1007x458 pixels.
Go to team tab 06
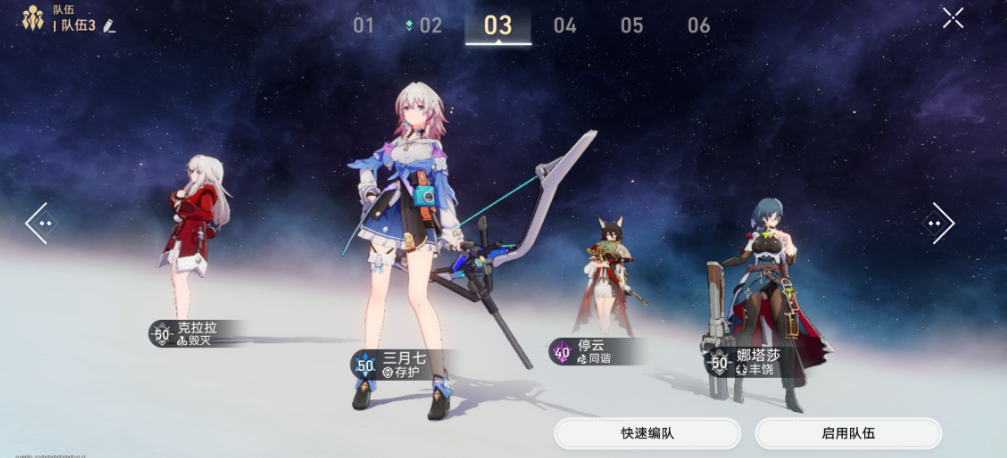coord(698,26)
